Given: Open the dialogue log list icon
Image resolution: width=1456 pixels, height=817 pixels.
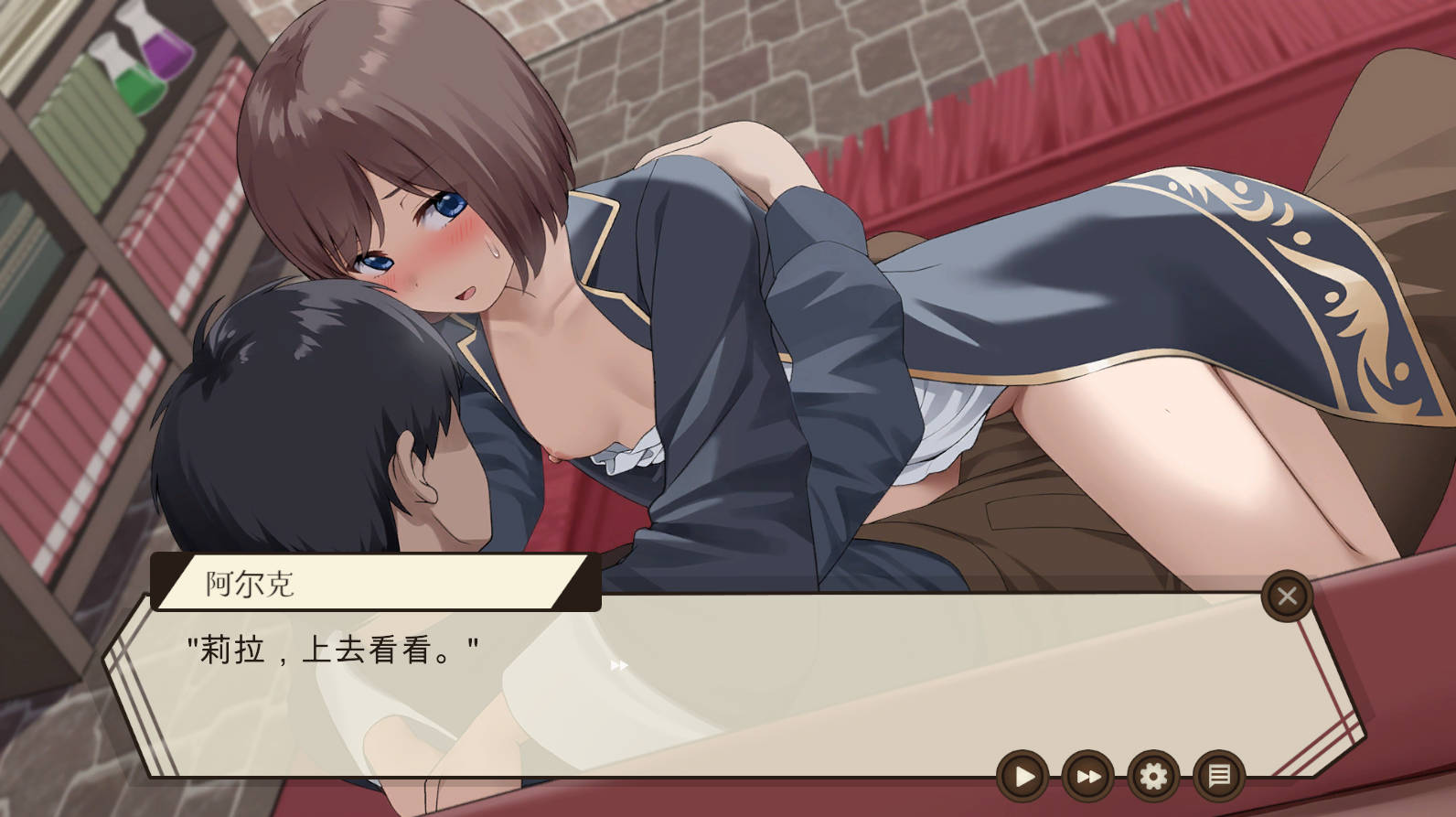Looking at the screenshot, I should click(1219, 777).
